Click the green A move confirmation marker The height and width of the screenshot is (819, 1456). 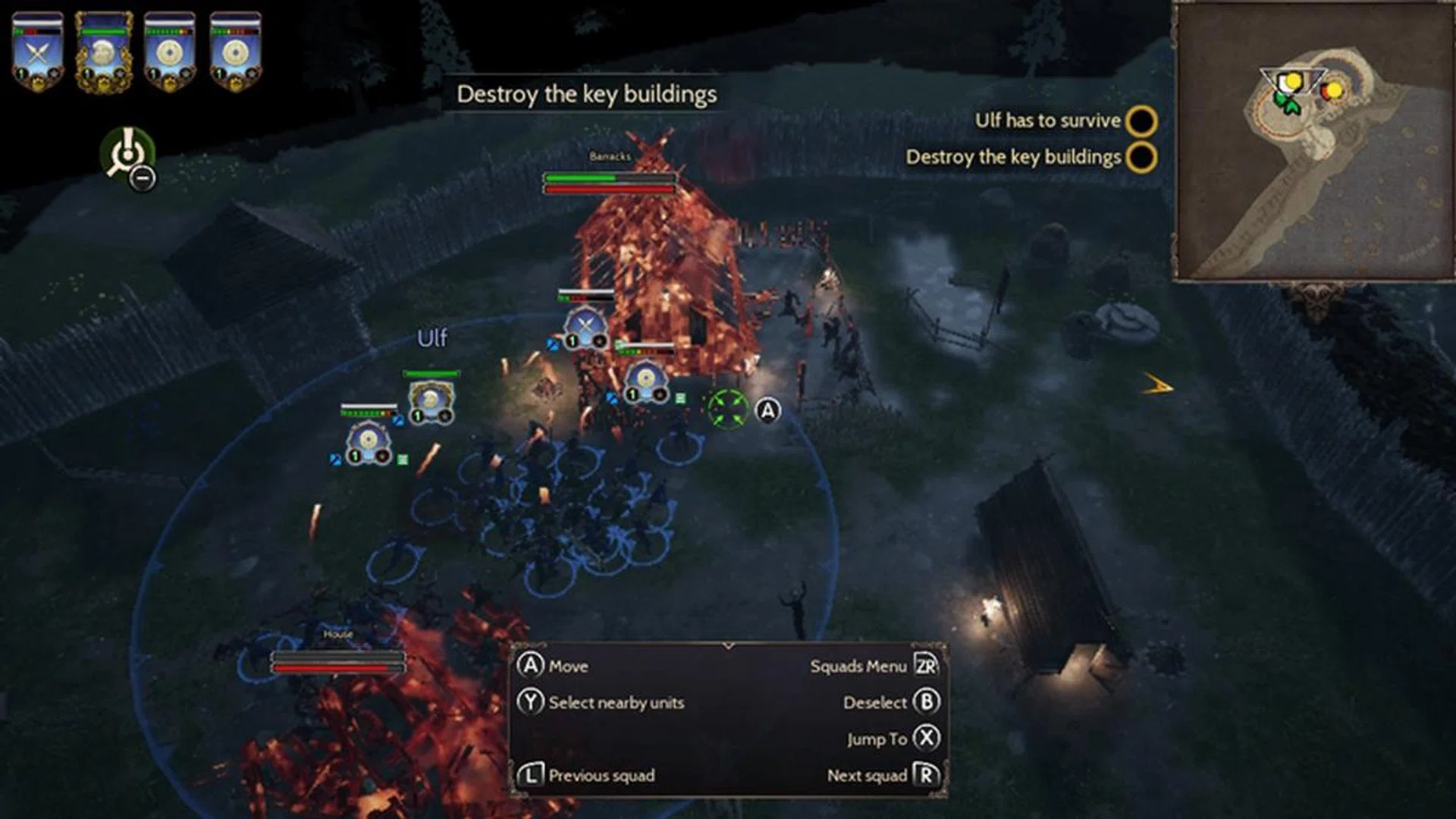730,409
